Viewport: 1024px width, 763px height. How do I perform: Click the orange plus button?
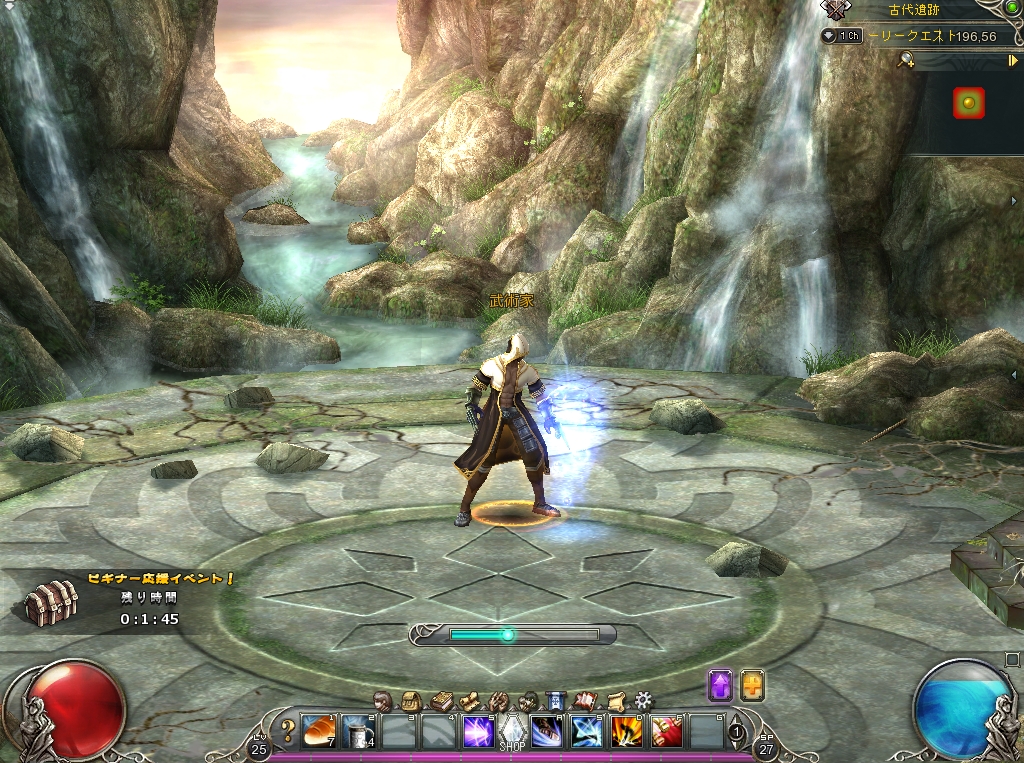(x=752, y=685)
